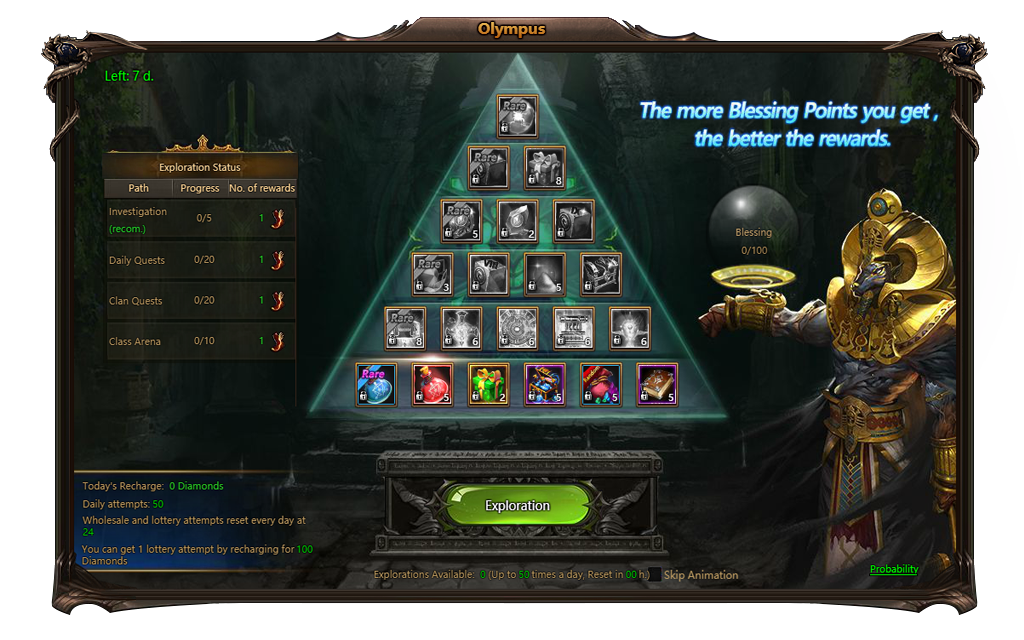Select the blue treasure chest reward
1024x640 pixels.
tap(545, 384)
